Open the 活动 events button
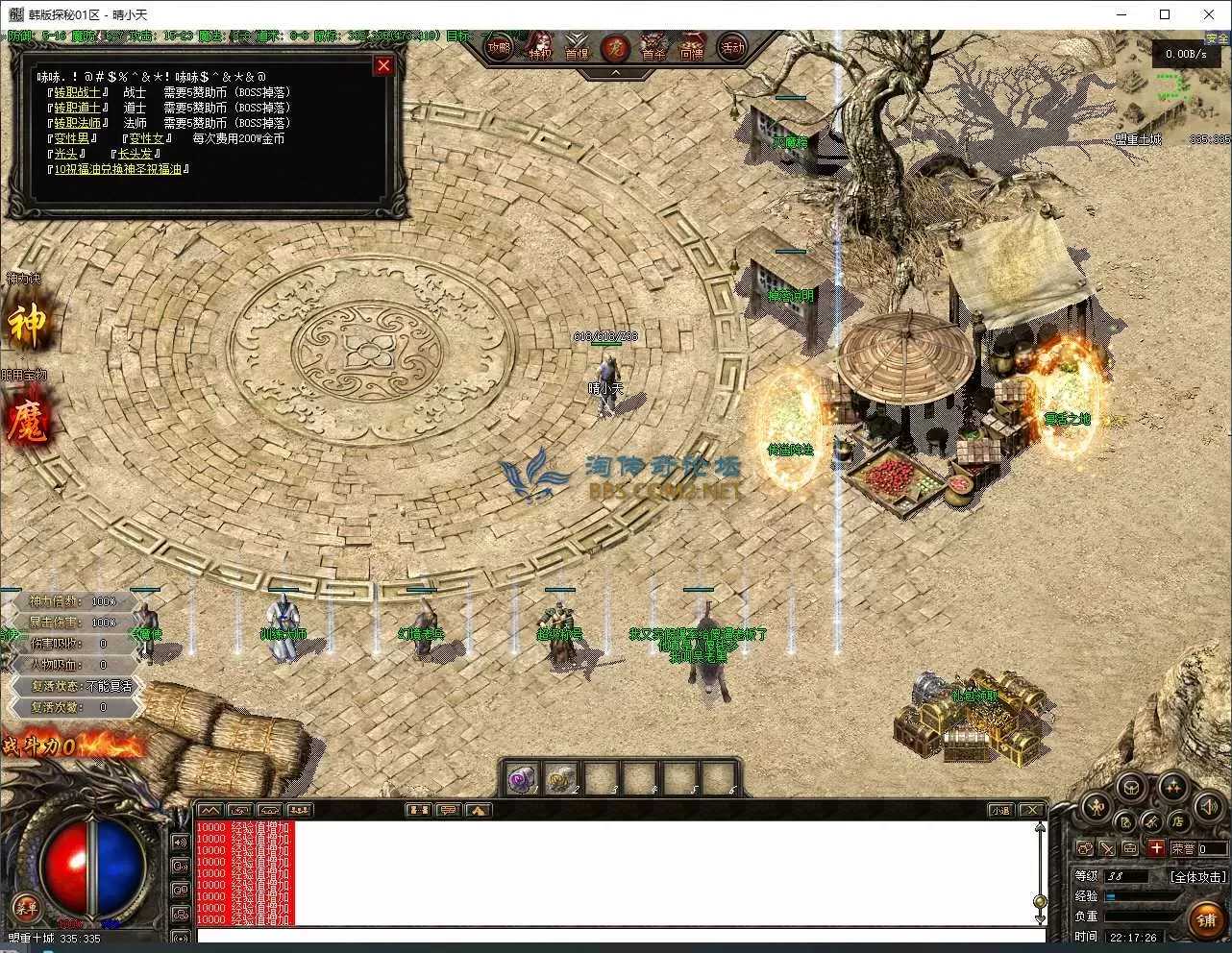 pos(732,47)
